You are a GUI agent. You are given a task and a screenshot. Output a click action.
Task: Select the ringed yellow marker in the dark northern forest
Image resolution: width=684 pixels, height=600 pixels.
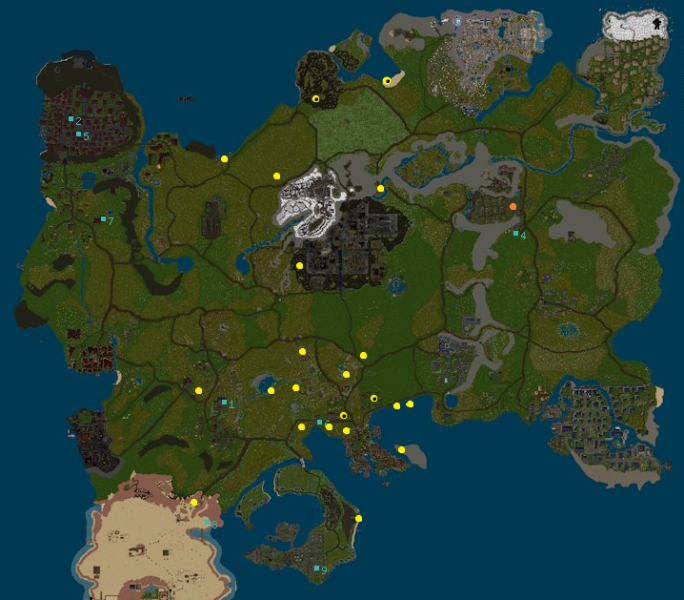316,99
